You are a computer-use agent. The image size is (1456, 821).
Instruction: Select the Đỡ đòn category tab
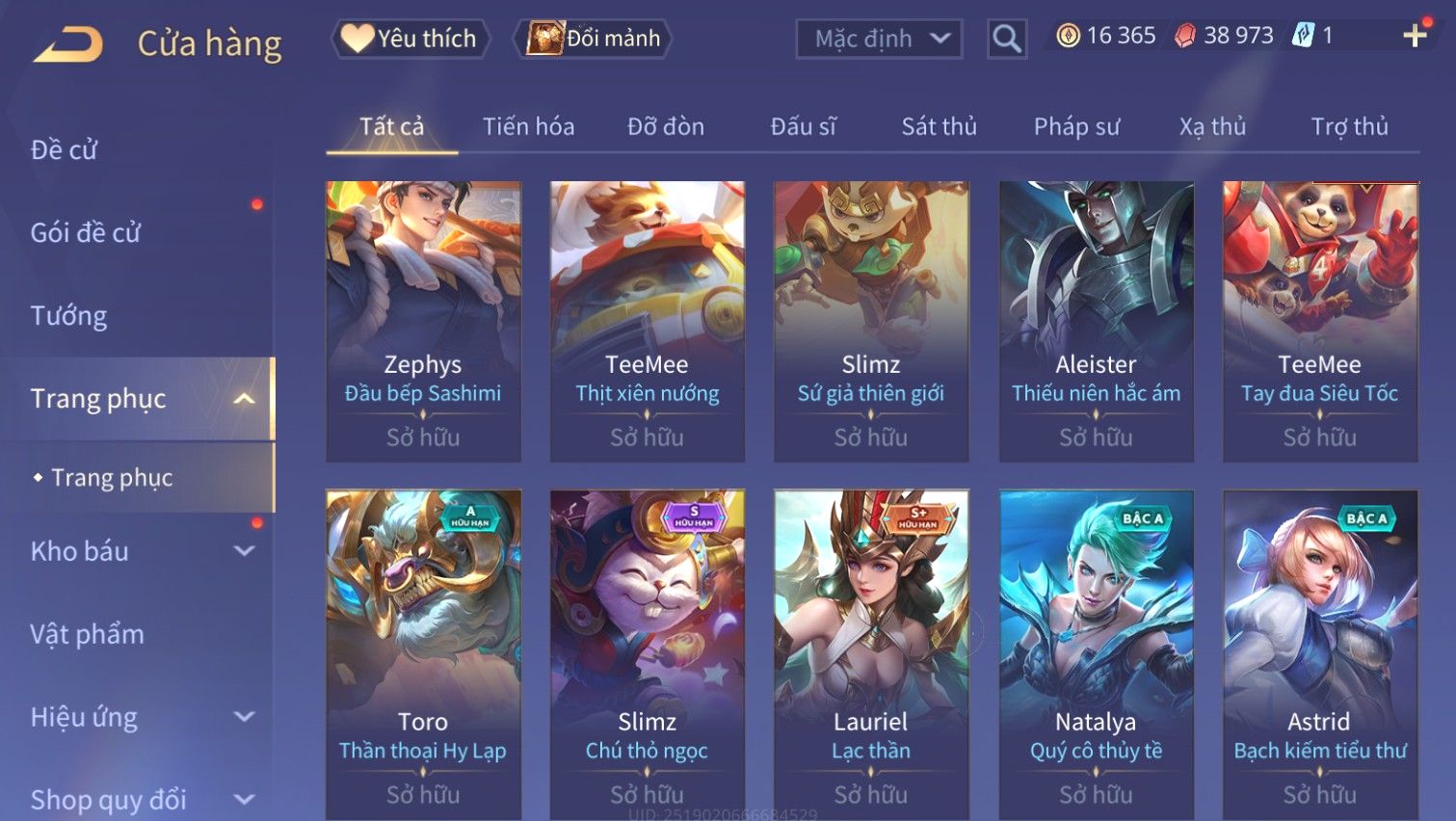[x=666, y=126]
